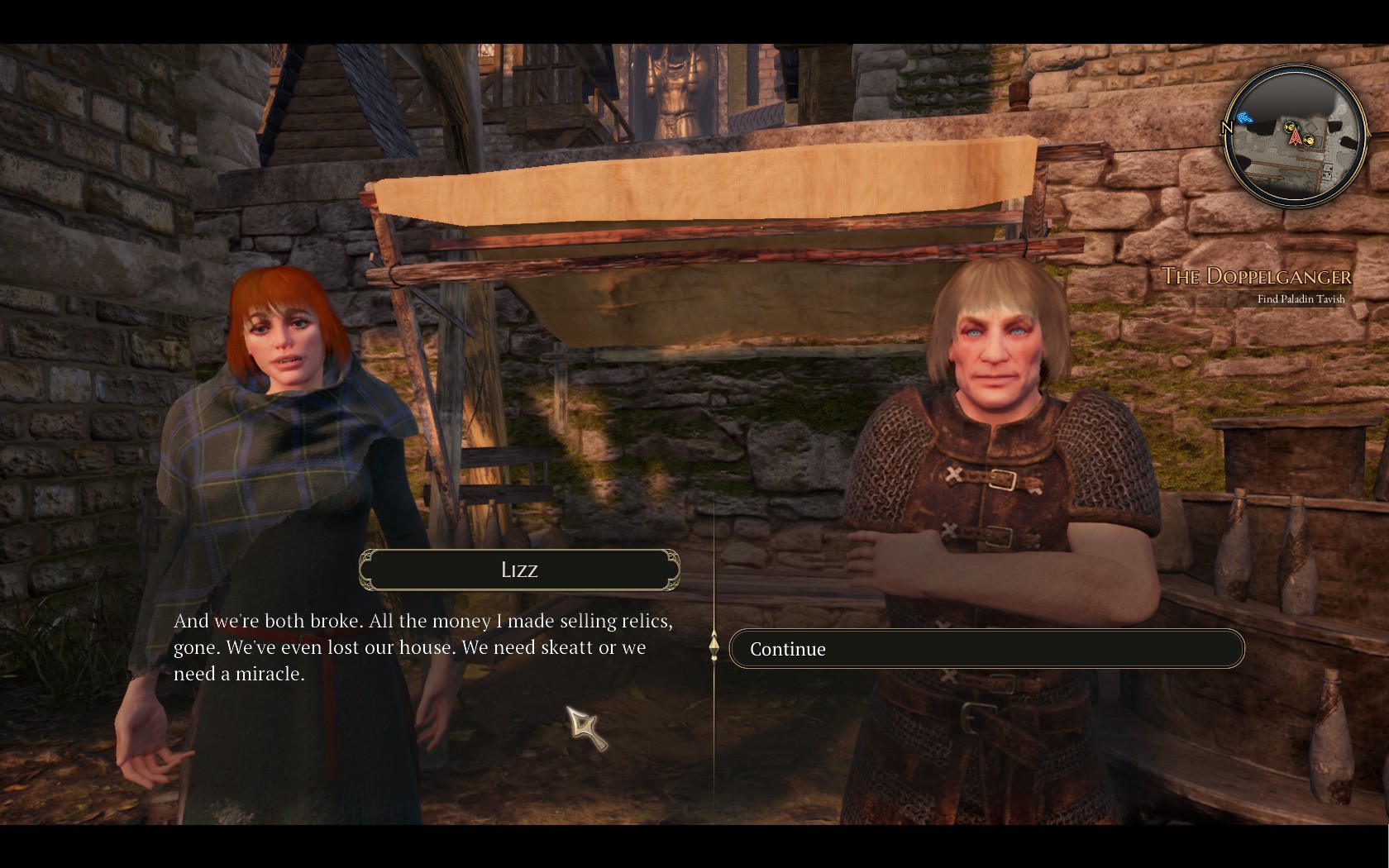The width and height of the screenshot is (1389, 868).
Task: Open the circular minimap
Action: coord(1296,136)
